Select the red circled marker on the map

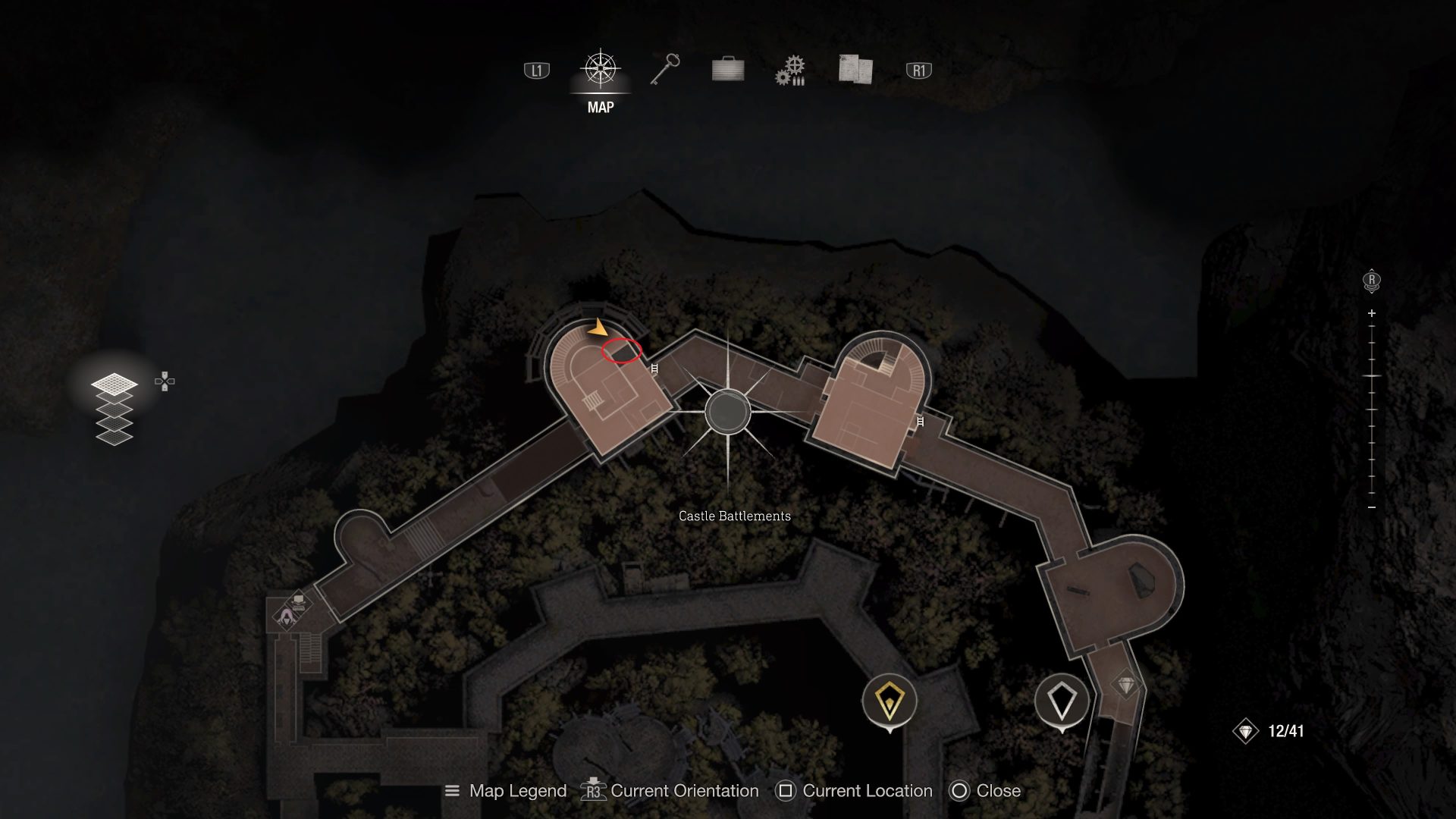point(622,350)
